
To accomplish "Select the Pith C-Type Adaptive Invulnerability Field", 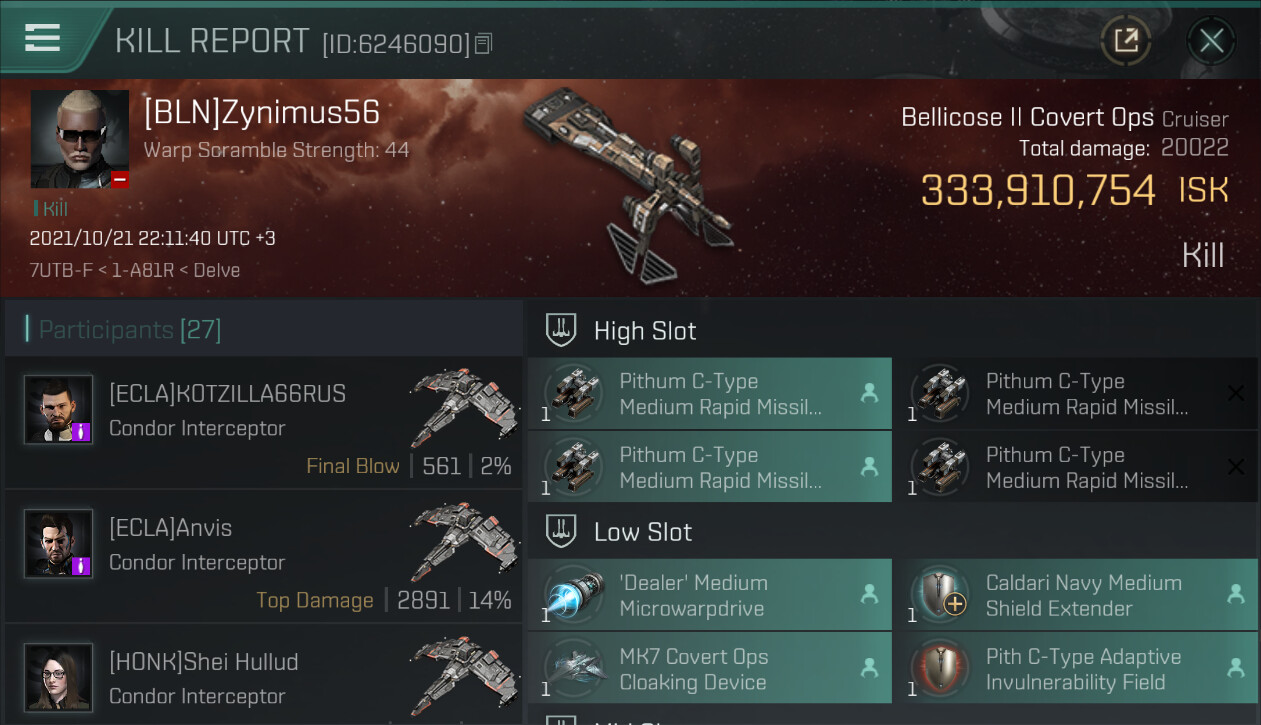I will click(1076, 669).
